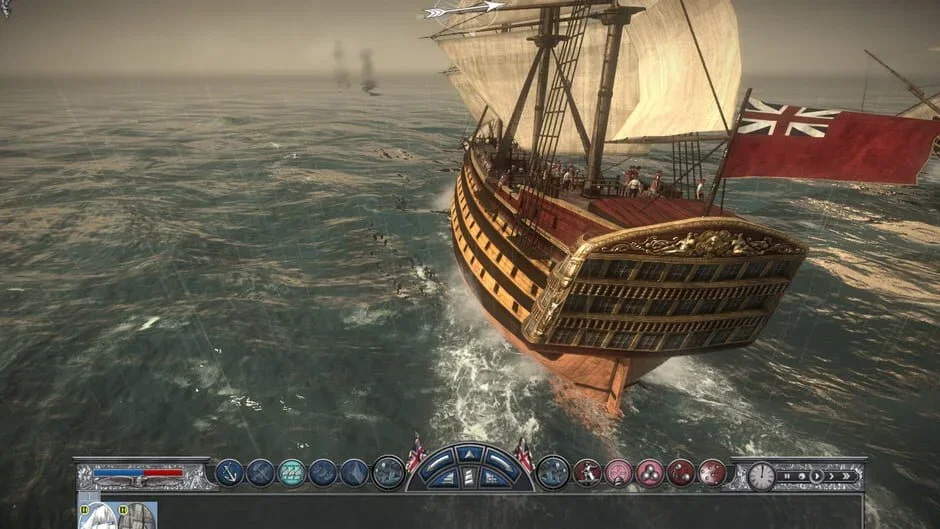Select the first ship card with white sails
This screenshot has height=529, width=940.
pos(97,516)
